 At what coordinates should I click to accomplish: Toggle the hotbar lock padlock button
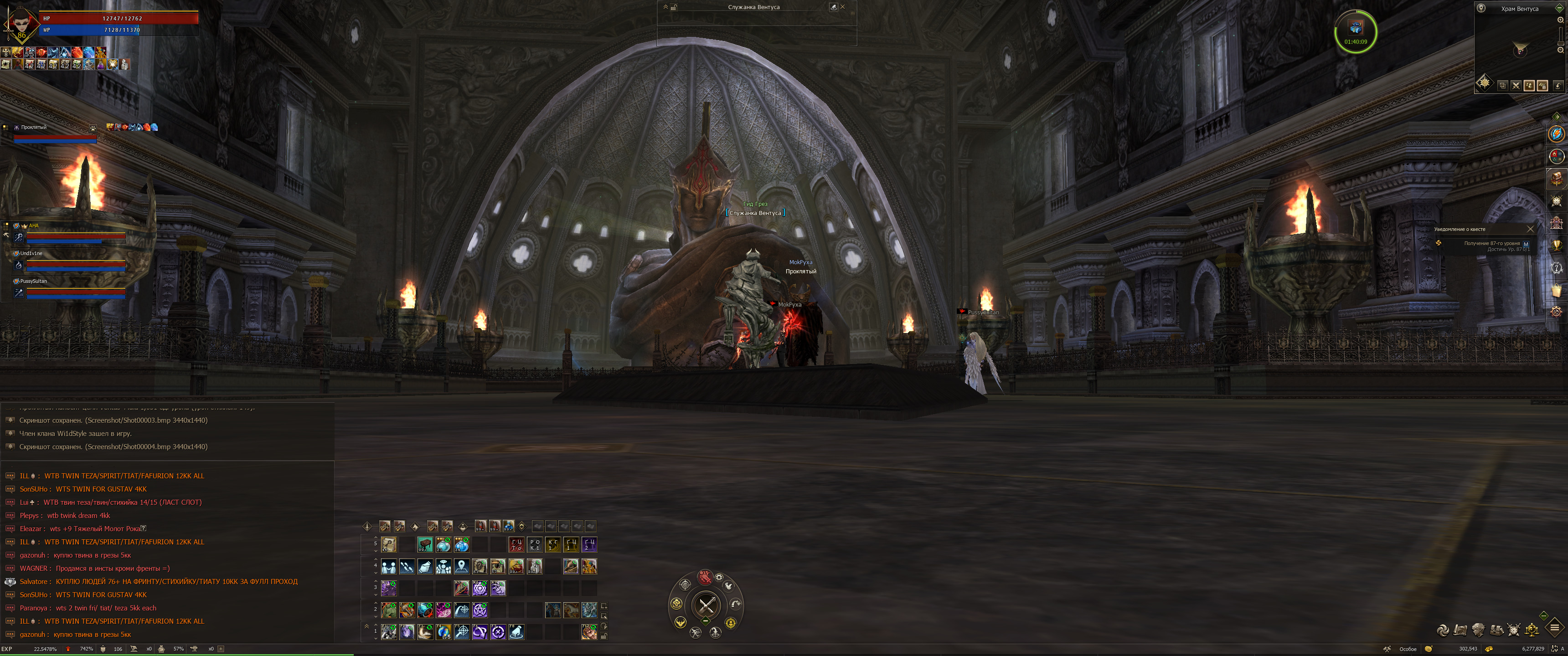604,636
